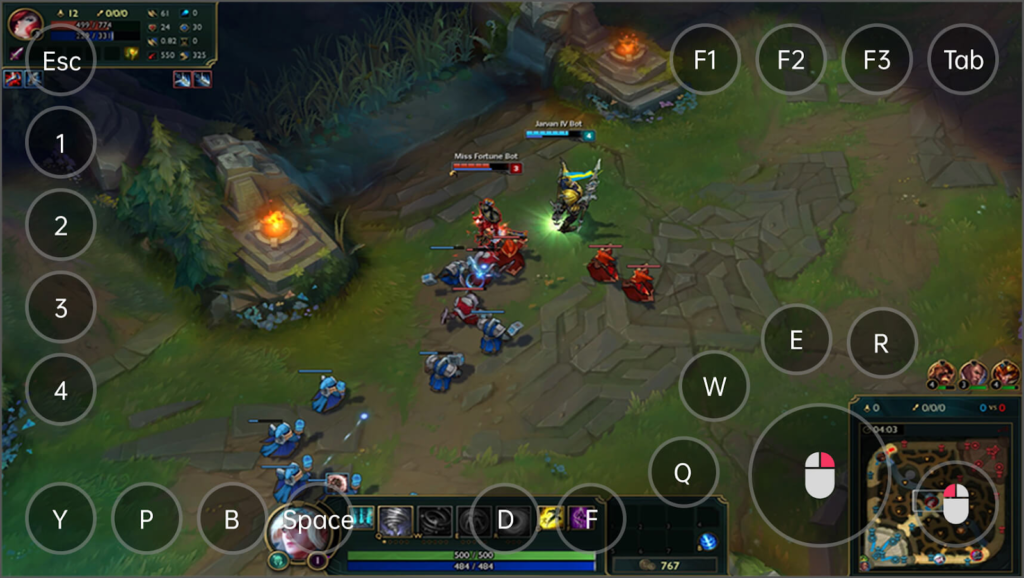Select the sword item in the target panel
Viewport: 1024px width, 578px height.
pos(17,52)
